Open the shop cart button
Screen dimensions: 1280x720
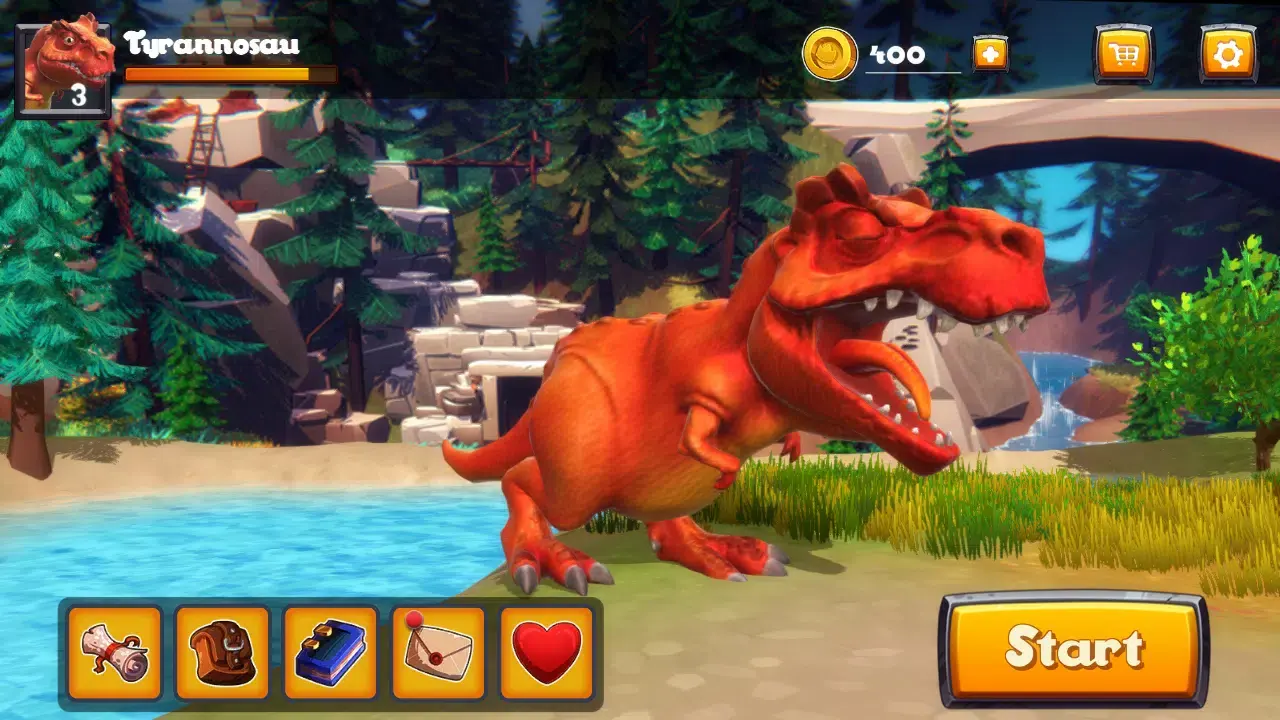pyautogui.click(x=1123, y=54)
